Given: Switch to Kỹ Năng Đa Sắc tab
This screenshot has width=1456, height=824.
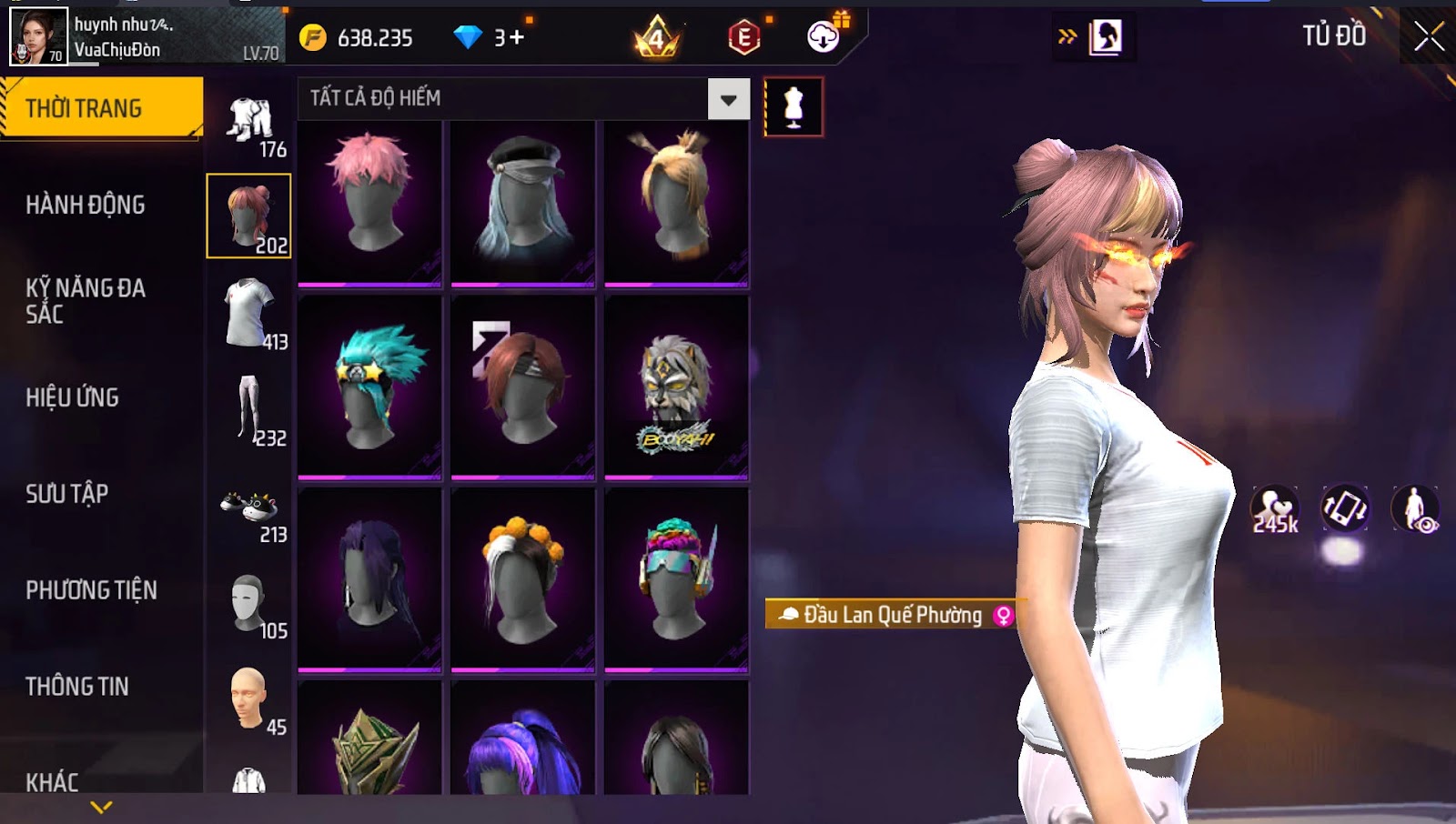Looking at the screenshot, I should point(86,301).
